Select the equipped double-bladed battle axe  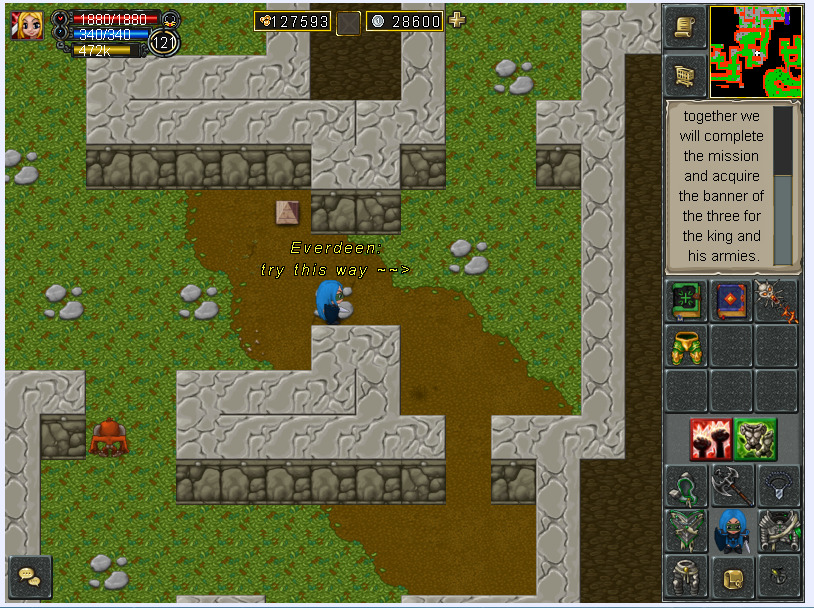[732, 486]
